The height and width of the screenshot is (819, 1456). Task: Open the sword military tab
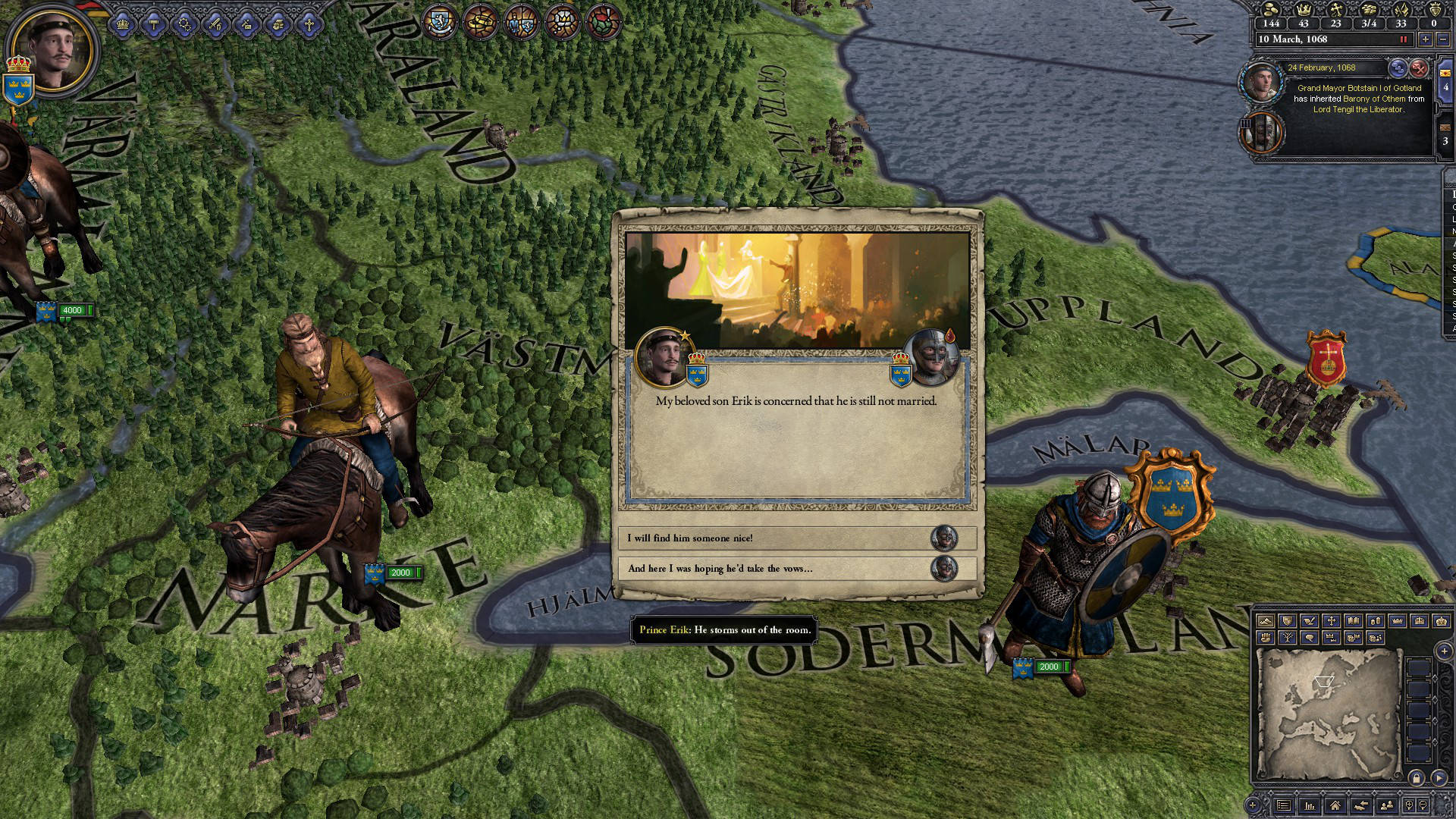tap(215, 25)
